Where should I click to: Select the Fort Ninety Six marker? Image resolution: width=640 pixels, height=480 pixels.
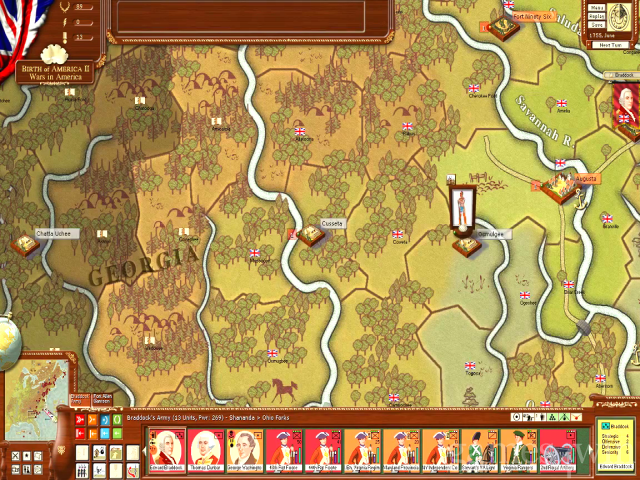coord(502,27)
